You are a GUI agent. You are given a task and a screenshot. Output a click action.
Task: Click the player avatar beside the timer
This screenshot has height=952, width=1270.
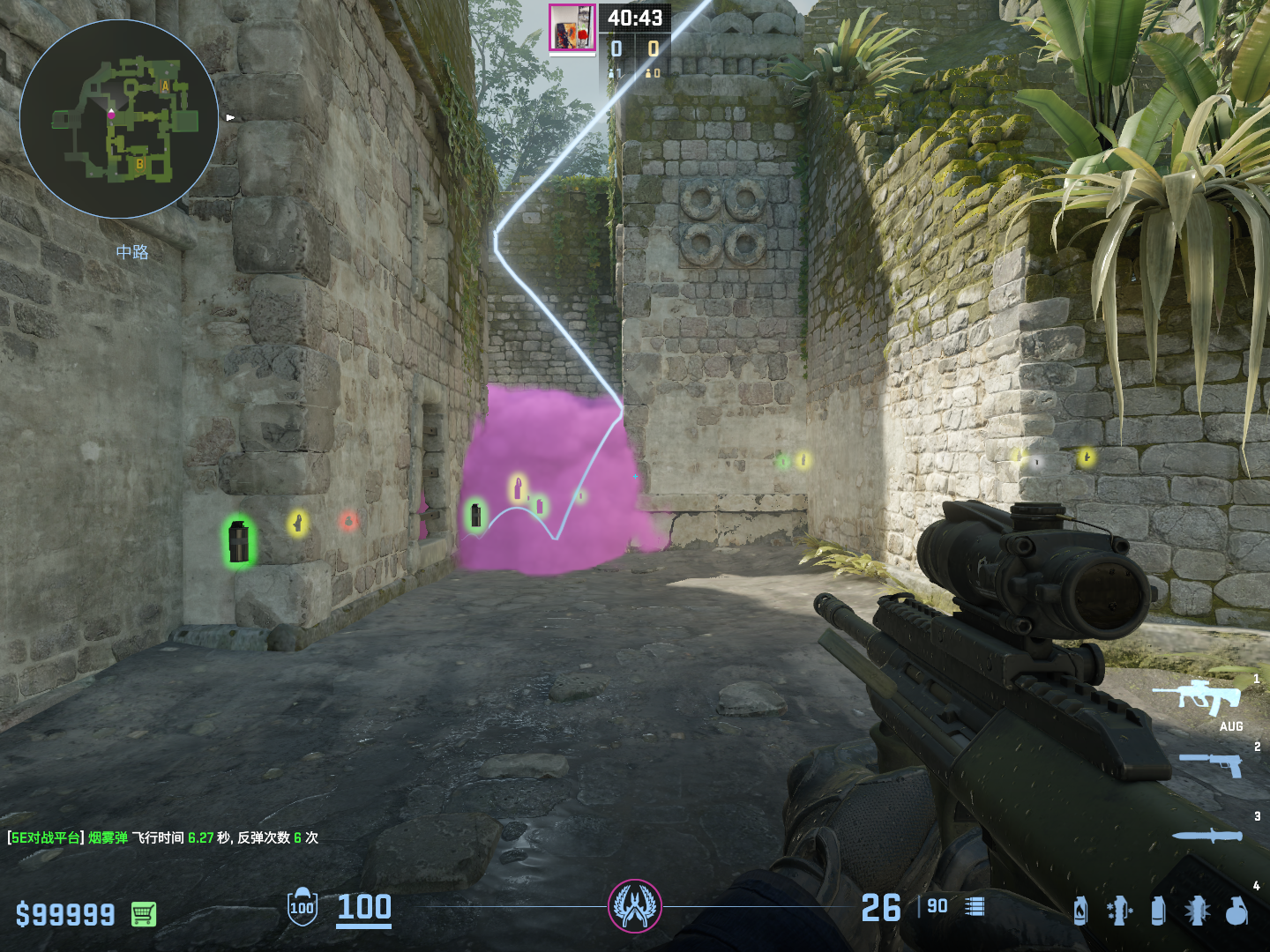tap(572, 28)
